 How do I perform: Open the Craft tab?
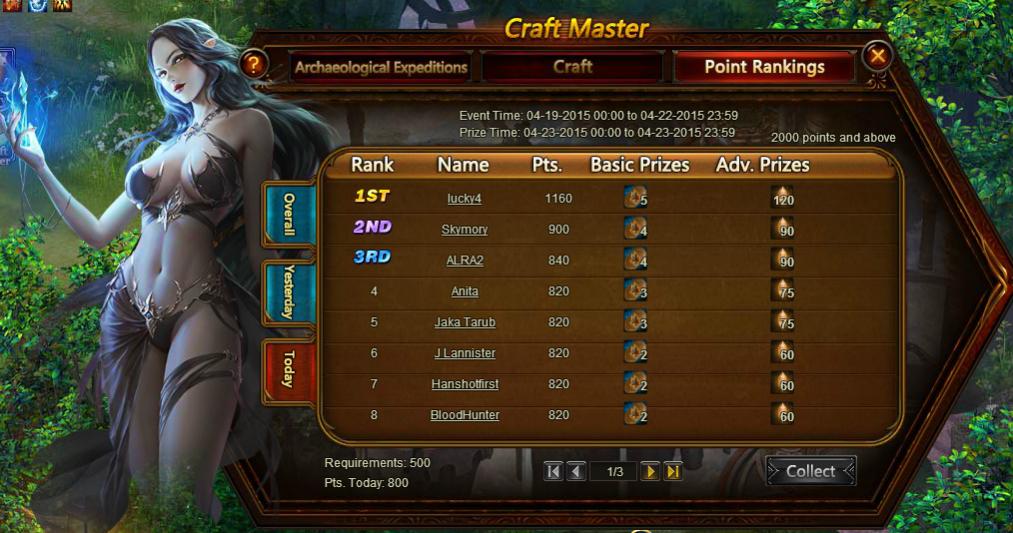pos(572,67)
